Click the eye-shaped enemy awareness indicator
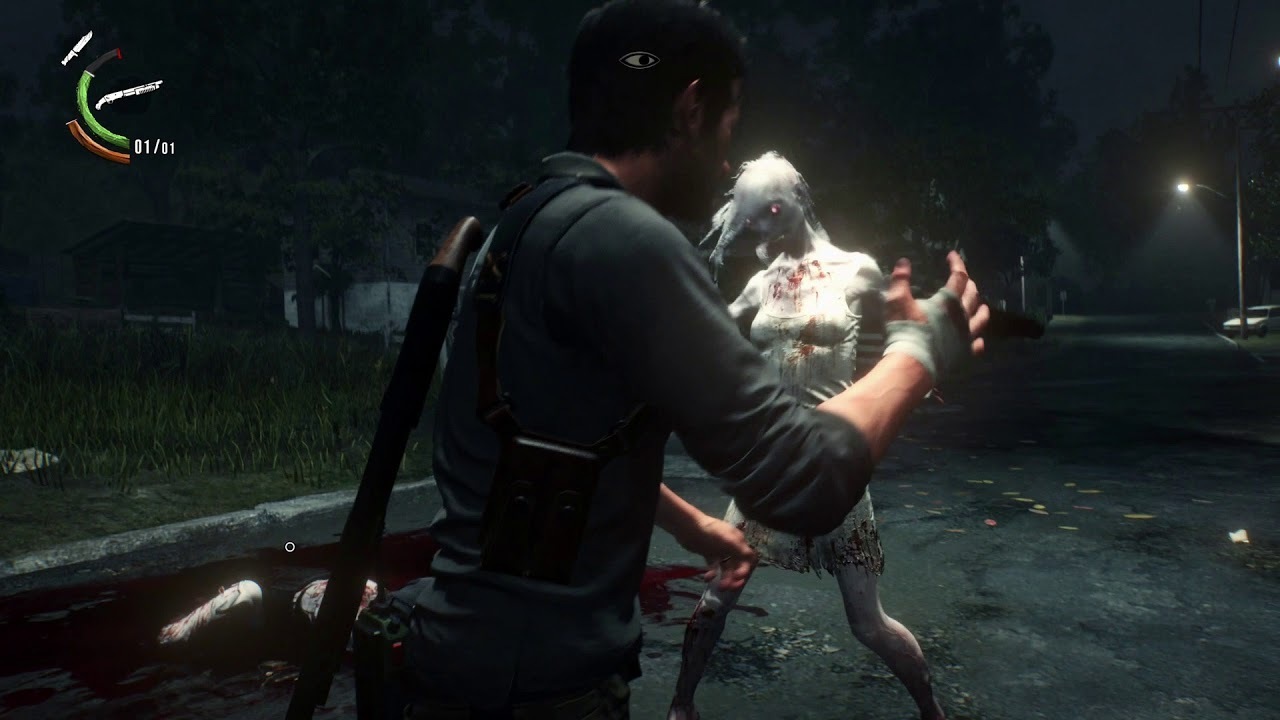 (639, 61)
